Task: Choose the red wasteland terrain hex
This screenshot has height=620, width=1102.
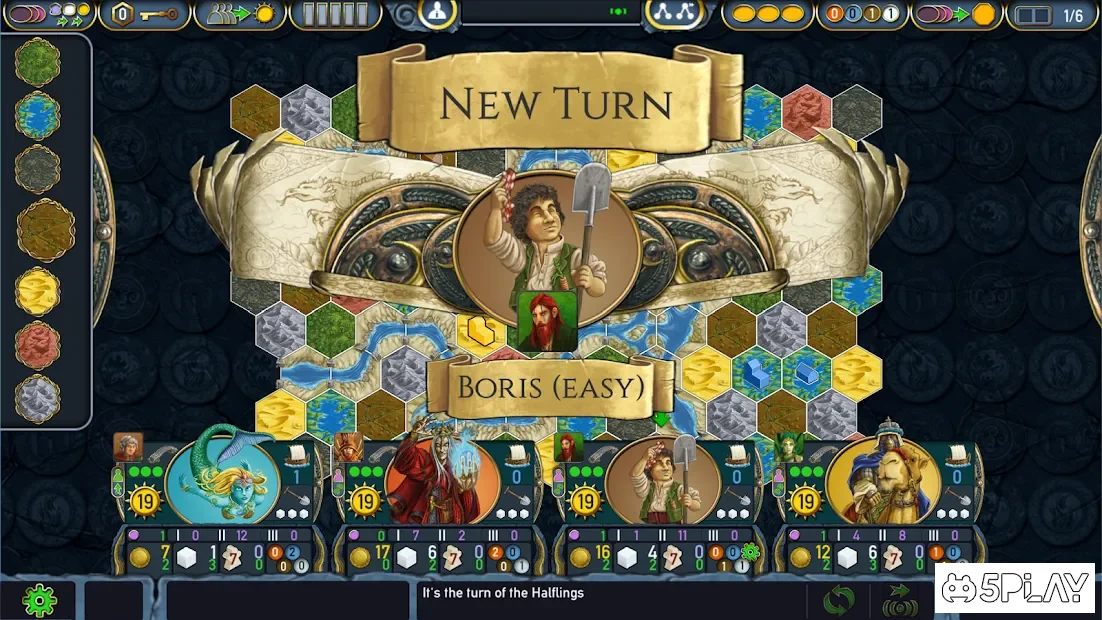Action: [x=38, y=345]
